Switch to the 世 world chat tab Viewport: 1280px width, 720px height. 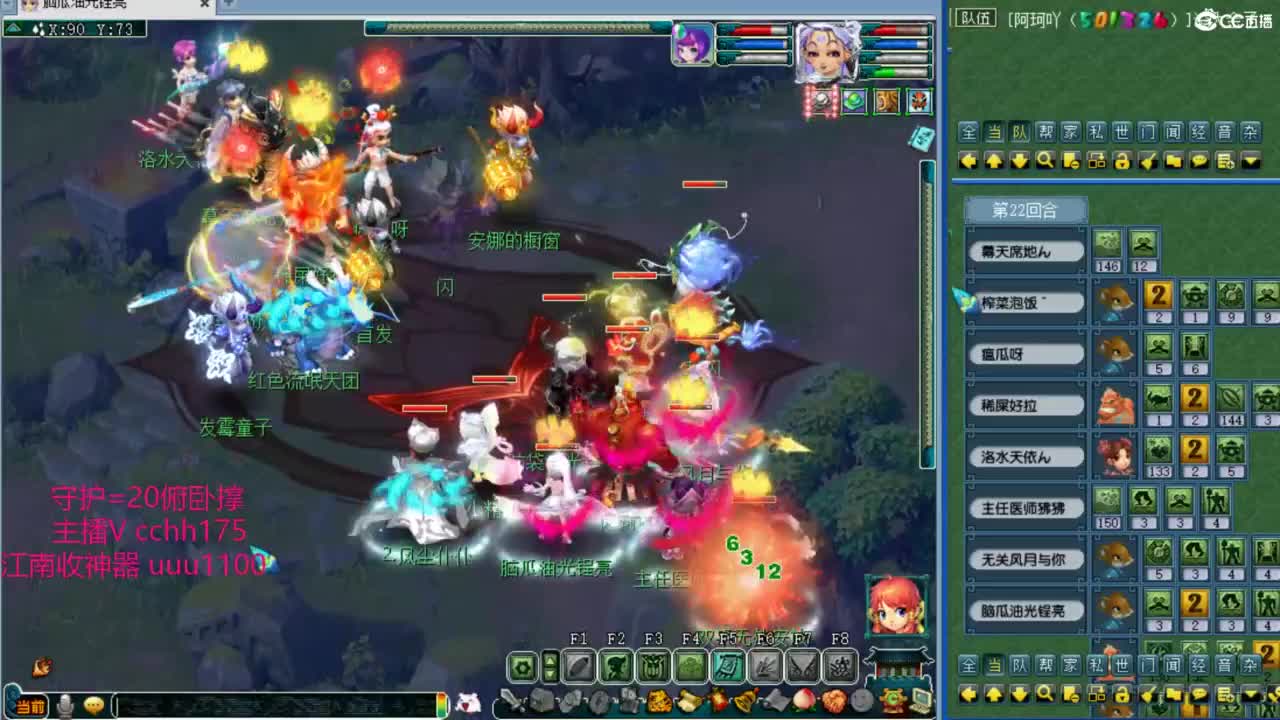click(1121, 131)
